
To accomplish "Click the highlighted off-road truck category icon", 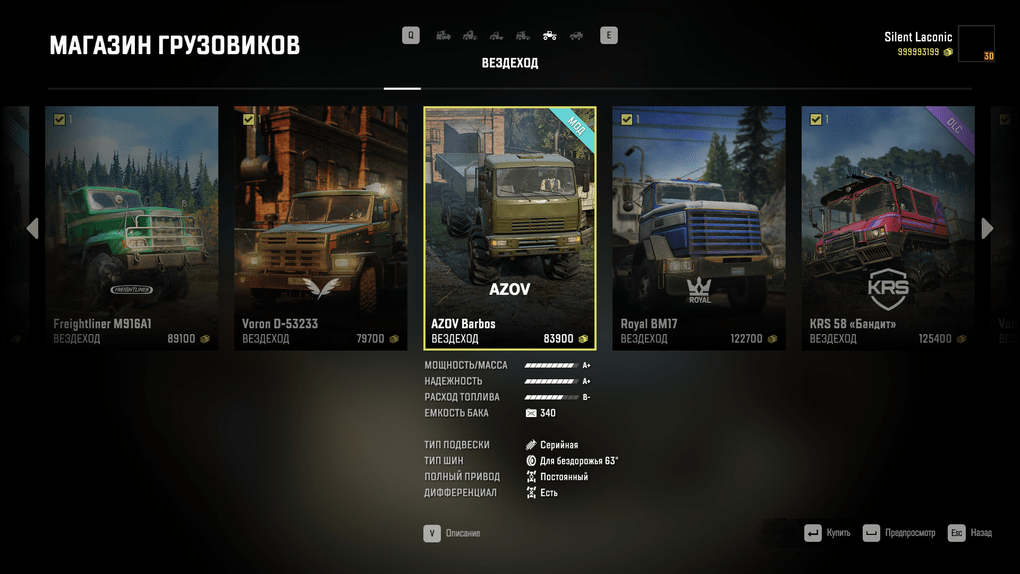I will click(550, 36).
